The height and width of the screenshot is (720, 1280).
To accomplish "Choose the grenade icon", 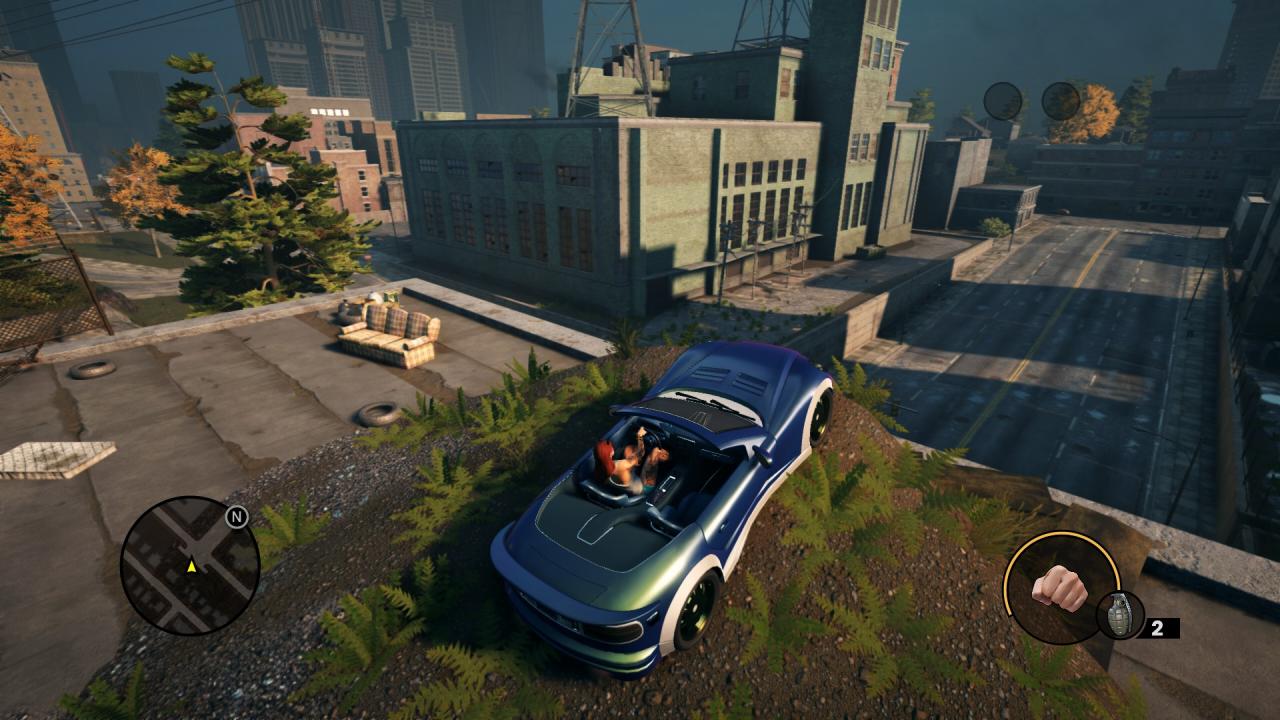I will pos(1119,615).
